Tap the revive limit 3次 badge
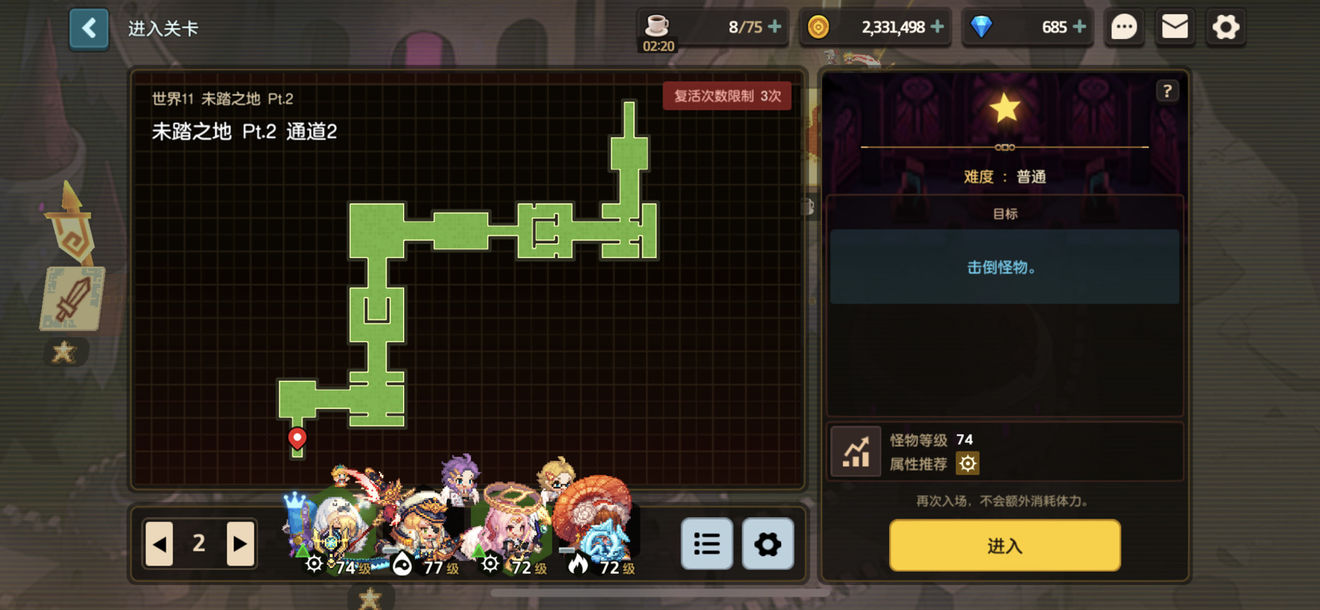 [x=727, y=96]
